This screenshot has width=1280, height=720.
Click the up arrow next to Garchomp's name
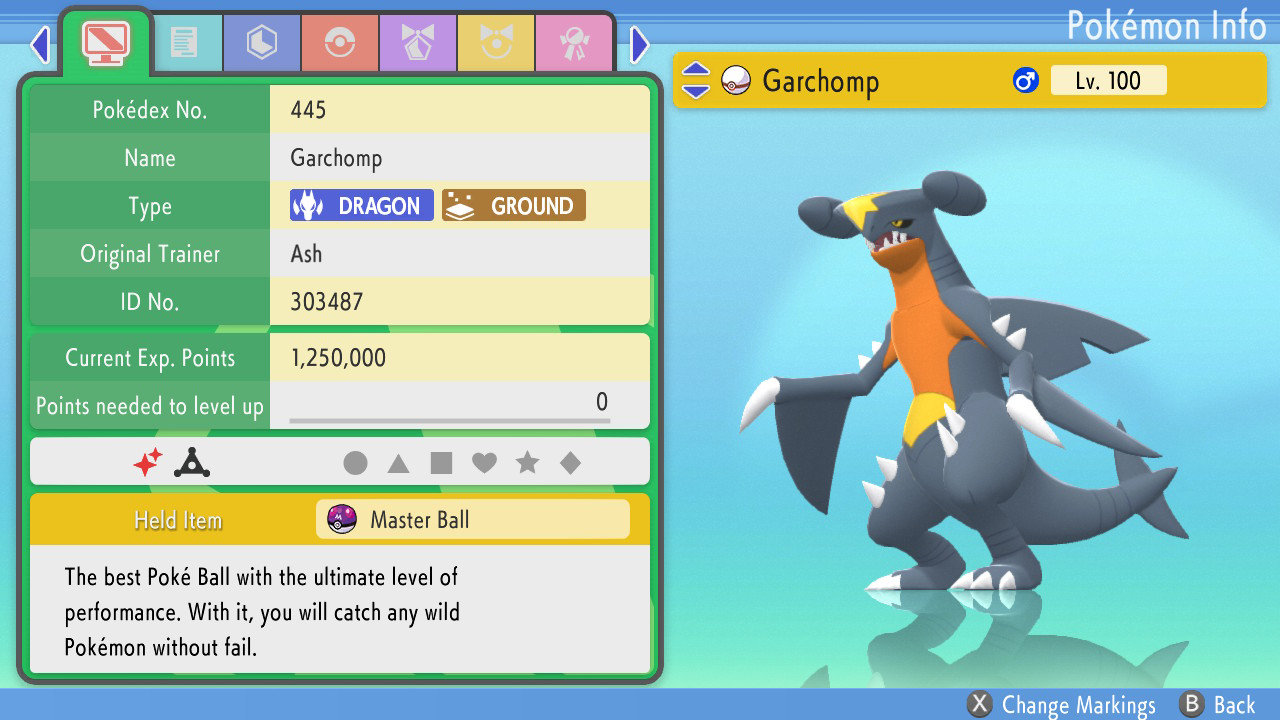click(697, 70)
